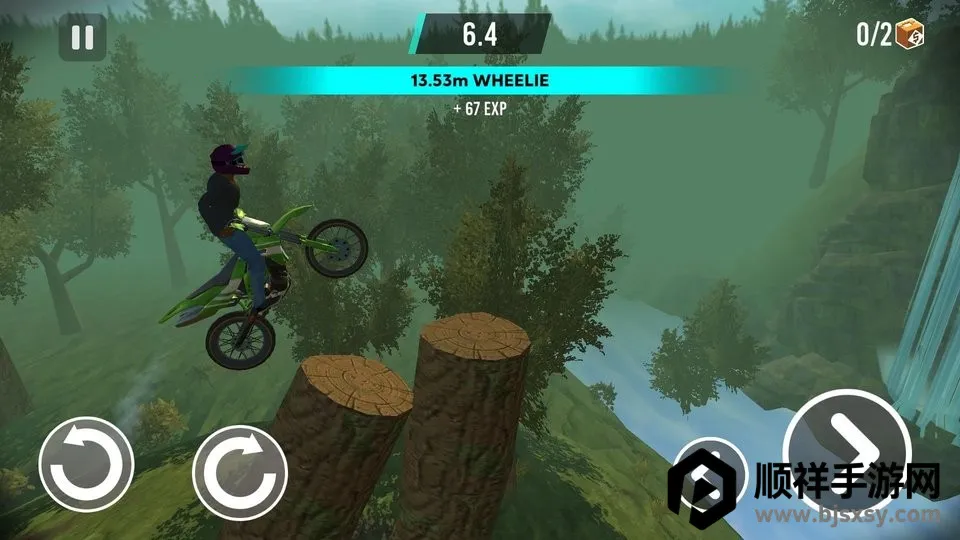Viewport: 960px width, 540px height.
Task: Tap the counter-clockwise lean back button
Action: coord(86,465)
